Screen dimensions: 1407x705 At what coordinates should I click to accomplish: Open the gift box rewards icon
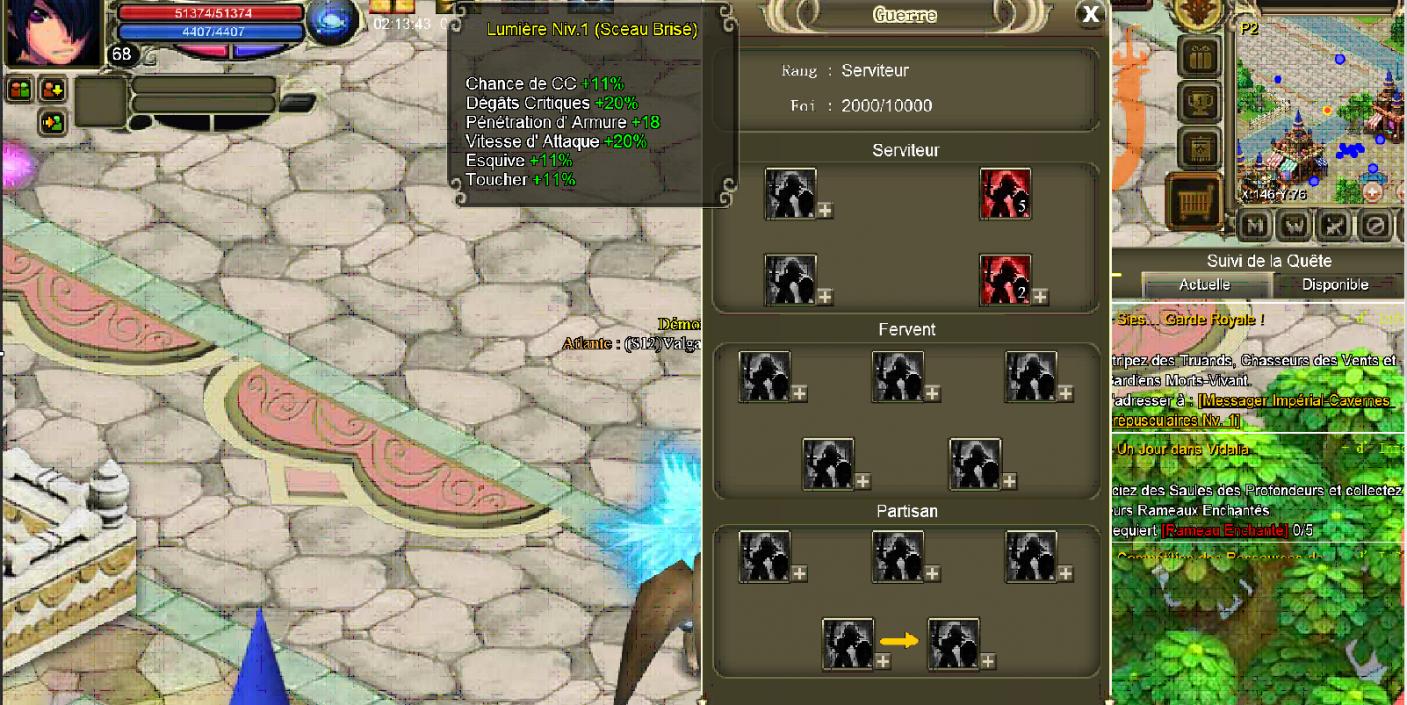1199,58
